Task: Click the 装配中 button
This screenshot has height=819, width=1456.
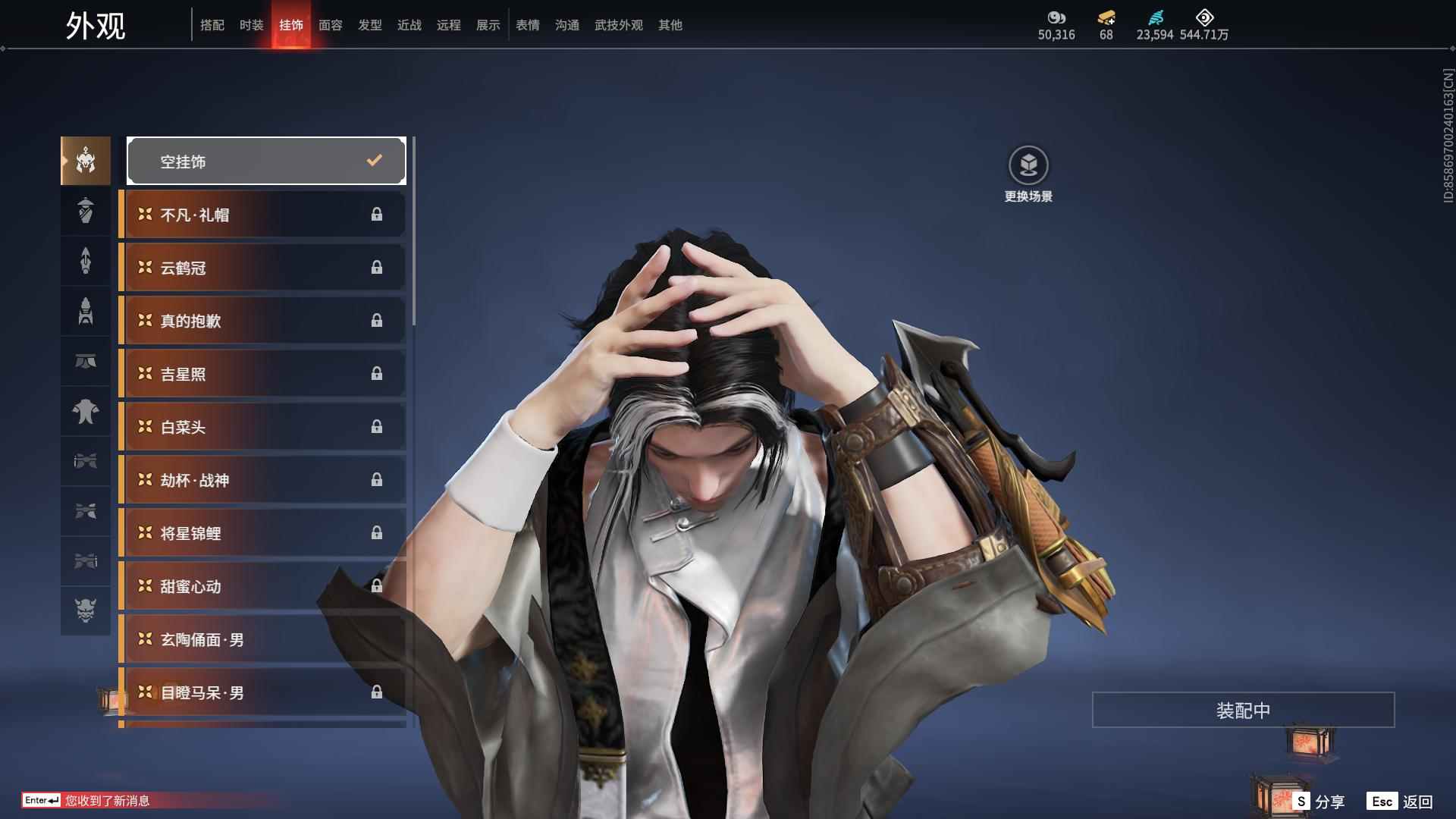Action: coord(1242,710)
